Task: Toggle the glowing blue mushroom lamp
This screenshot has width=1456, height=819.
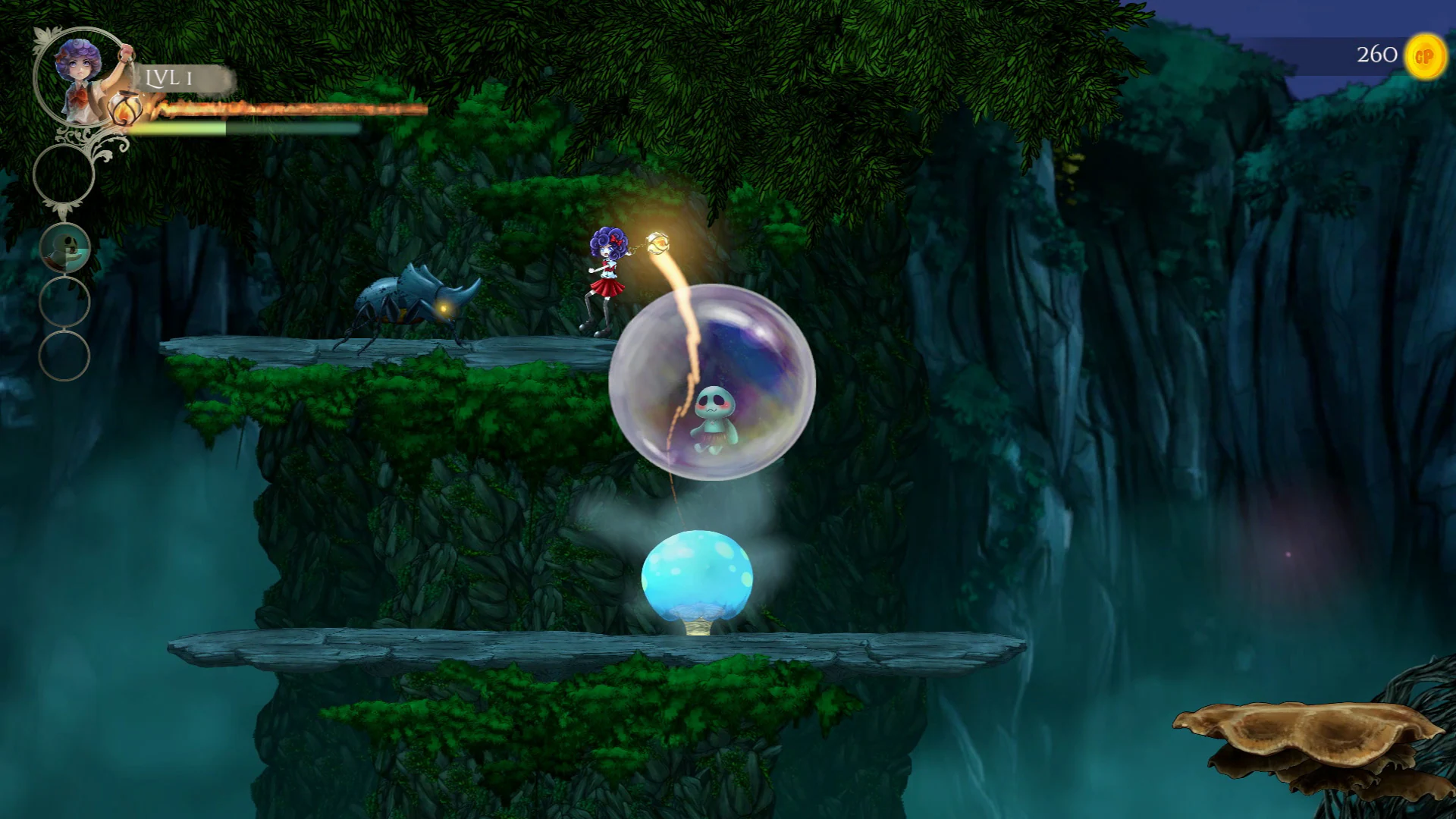Action: tap(698, 579)
